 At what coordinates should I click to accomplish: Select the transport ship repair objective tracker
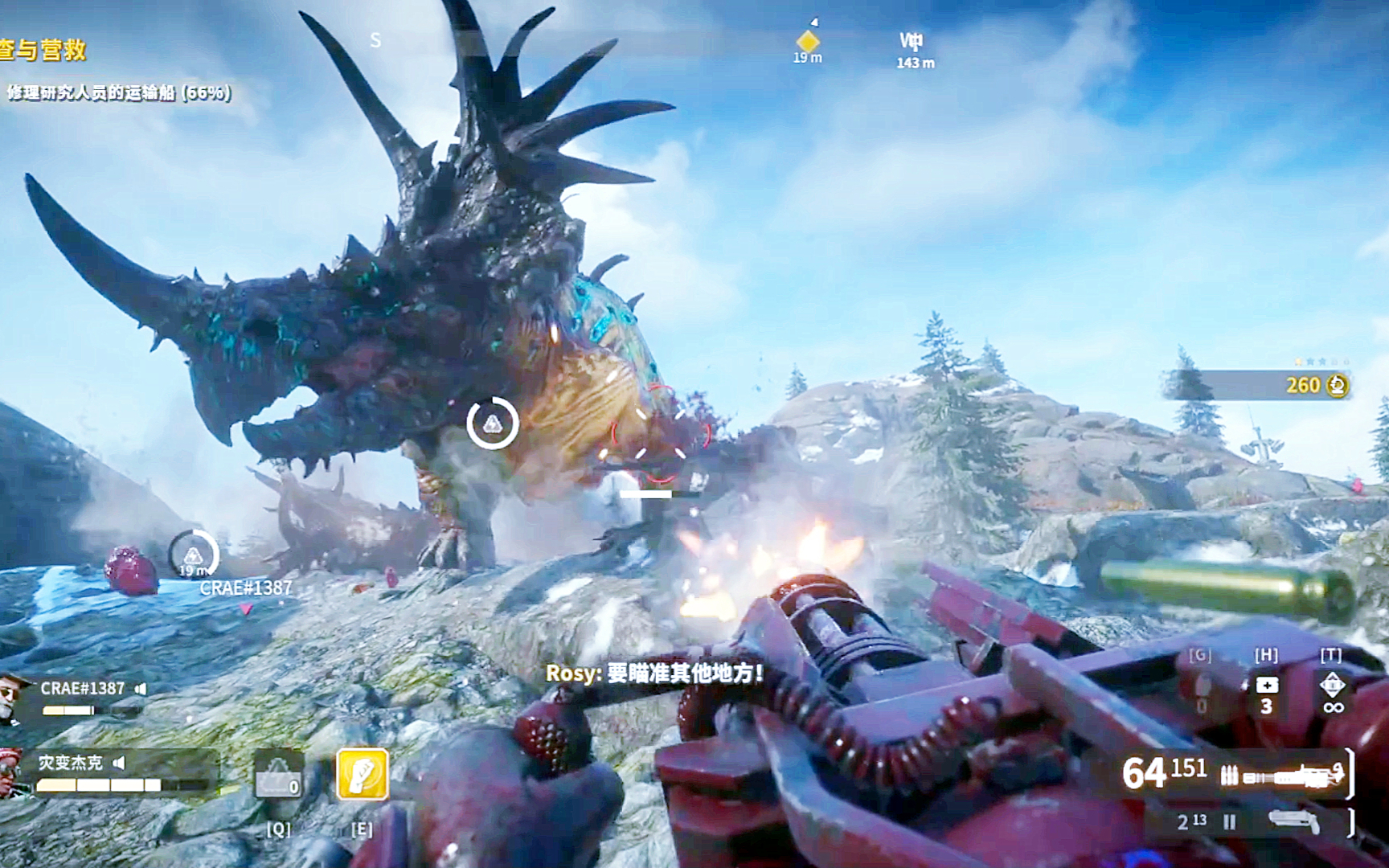[118, 92]
